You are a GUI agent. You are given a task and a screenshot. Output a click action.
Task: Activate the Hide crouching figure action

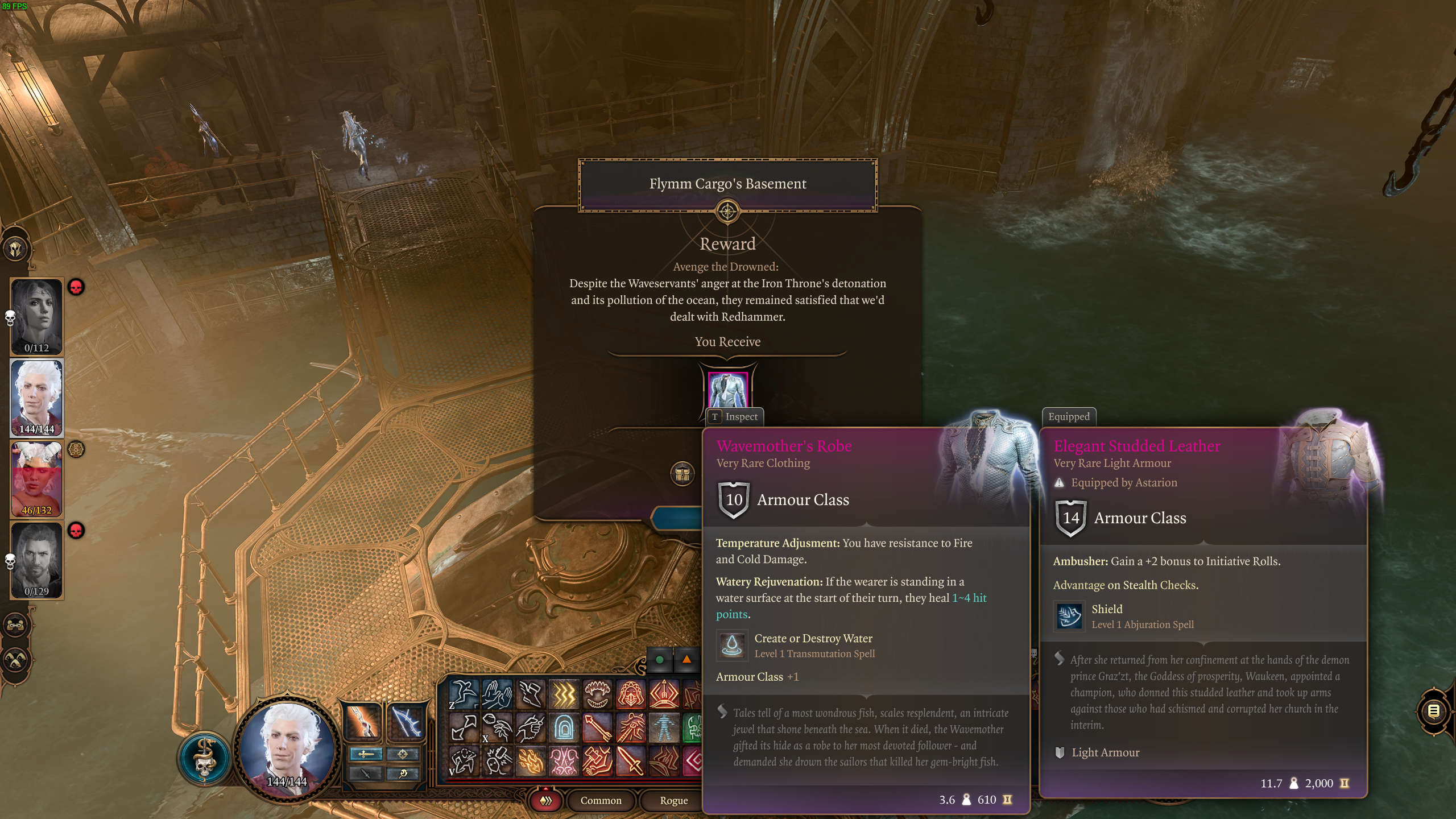463,761
